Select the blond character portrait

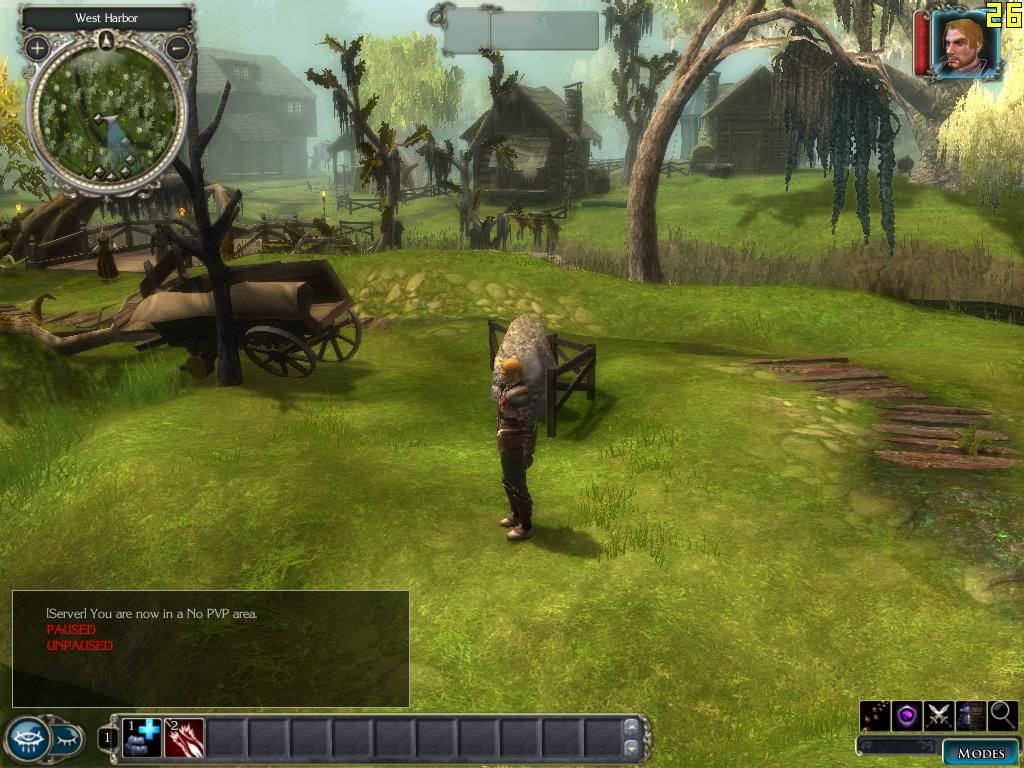[x=965, y=45]
